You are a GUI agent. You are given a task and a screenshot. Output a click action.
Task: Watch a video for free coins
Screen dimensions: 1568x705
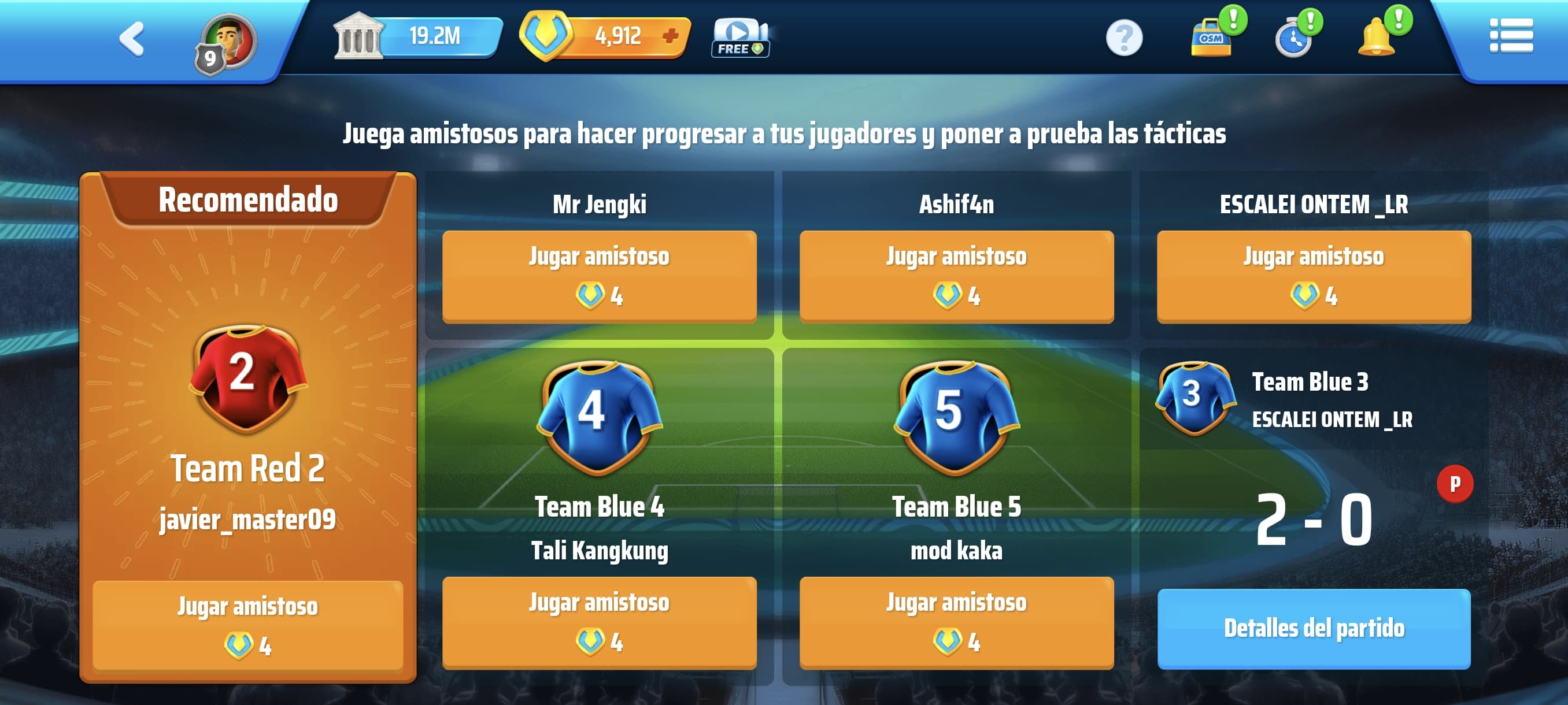740,38
